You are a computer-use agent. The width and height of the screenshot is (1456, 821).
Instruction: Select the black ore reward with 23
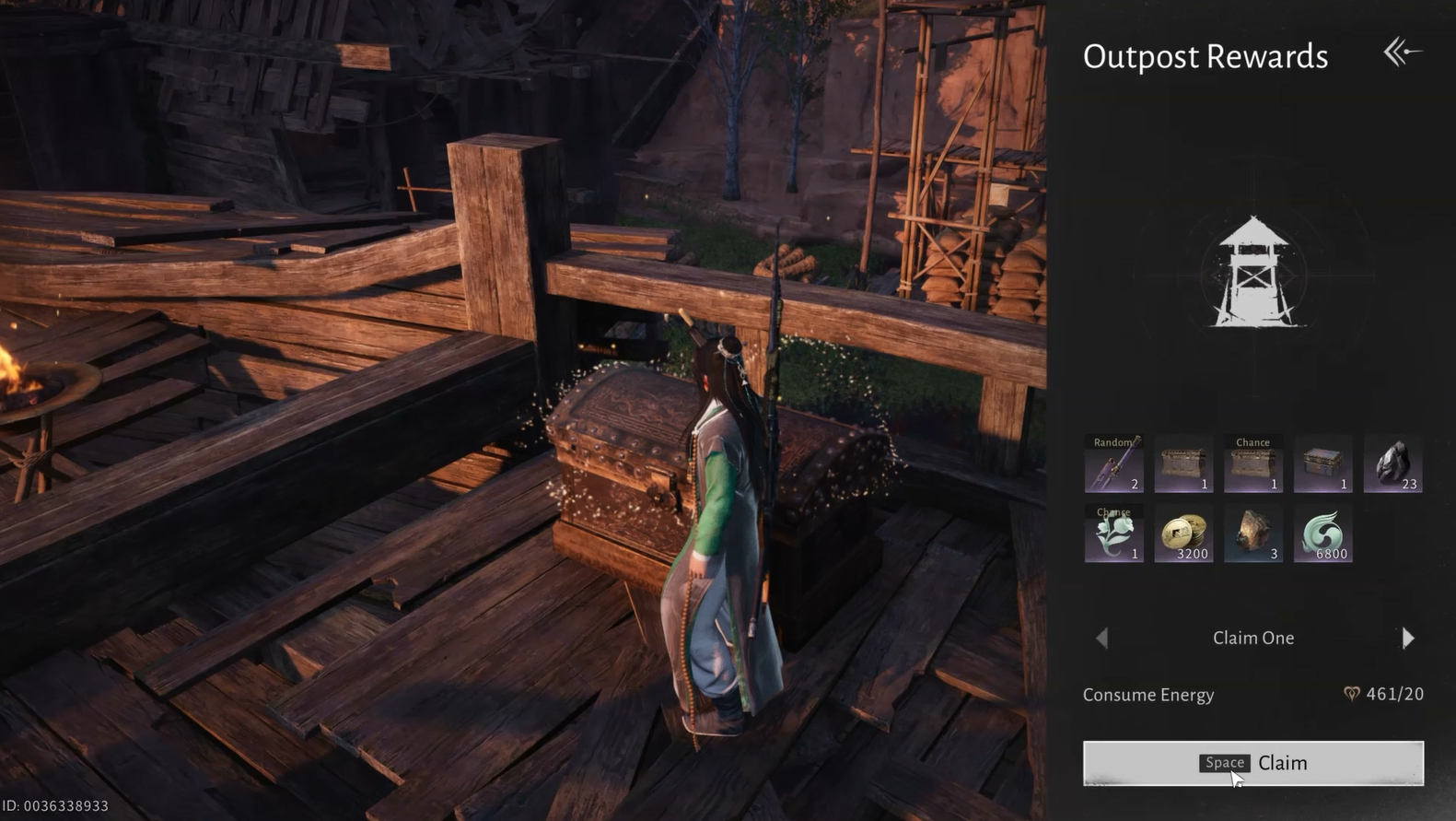coord(1392,464)
